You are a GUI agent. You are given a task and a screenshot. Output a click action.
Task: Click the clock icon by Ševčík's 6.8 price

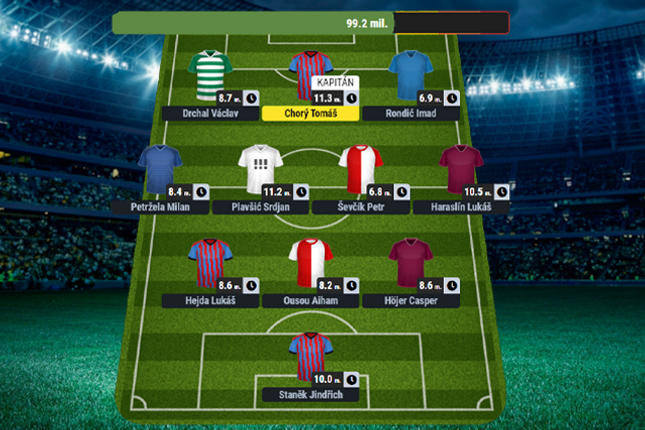tap(401, 192)
